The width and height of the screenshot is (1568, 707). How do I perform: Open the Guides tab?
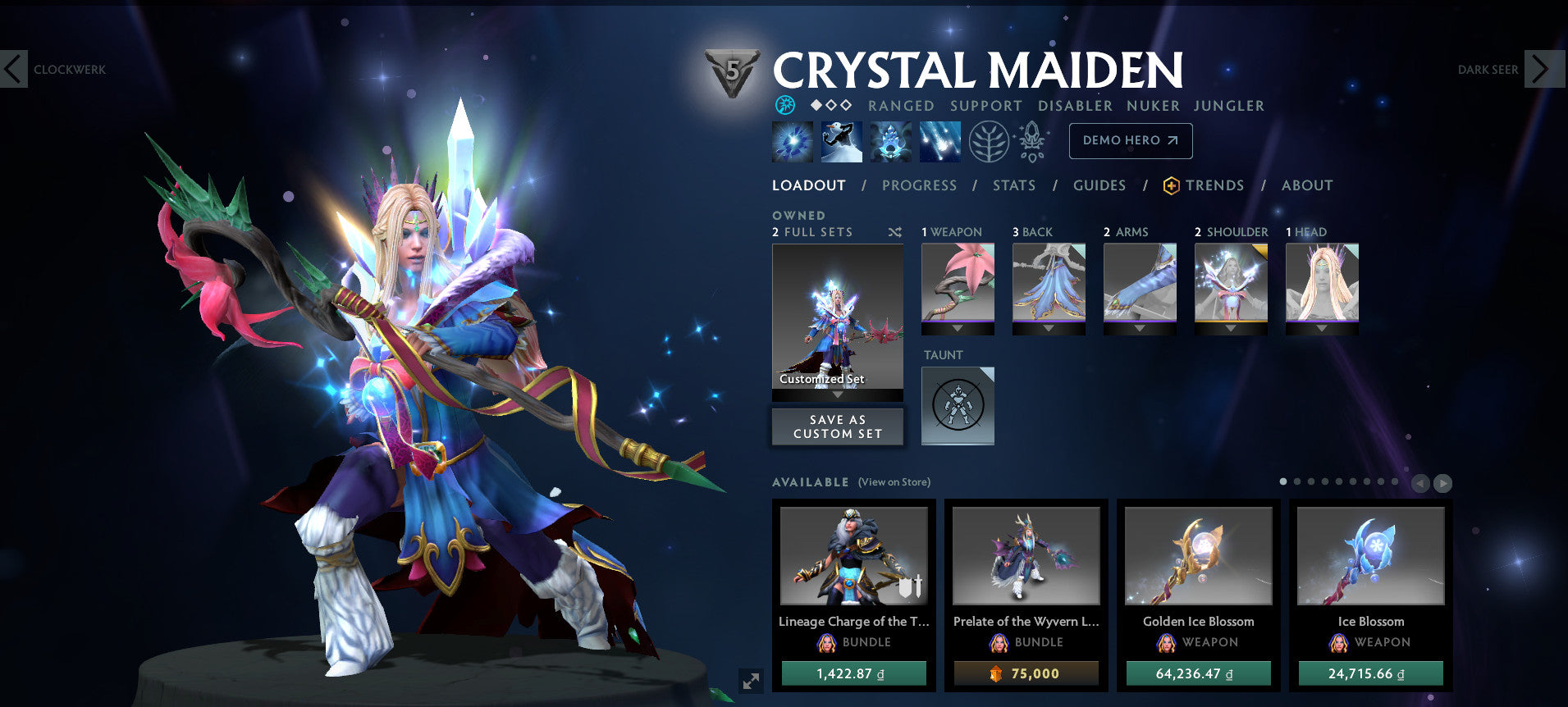pyautogui.click(x=1099, y=185)
